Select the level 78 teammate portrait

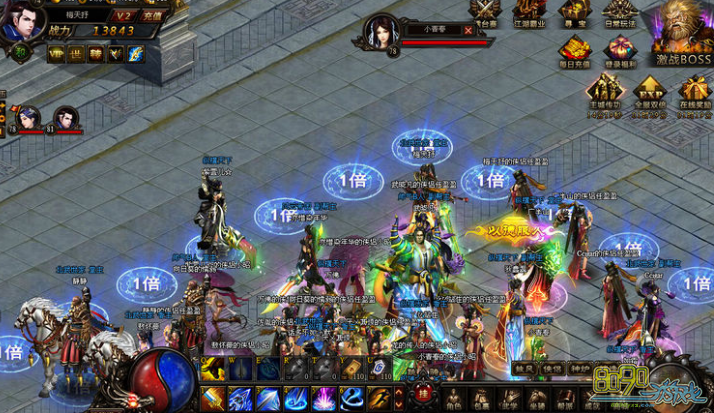point(28,118)
